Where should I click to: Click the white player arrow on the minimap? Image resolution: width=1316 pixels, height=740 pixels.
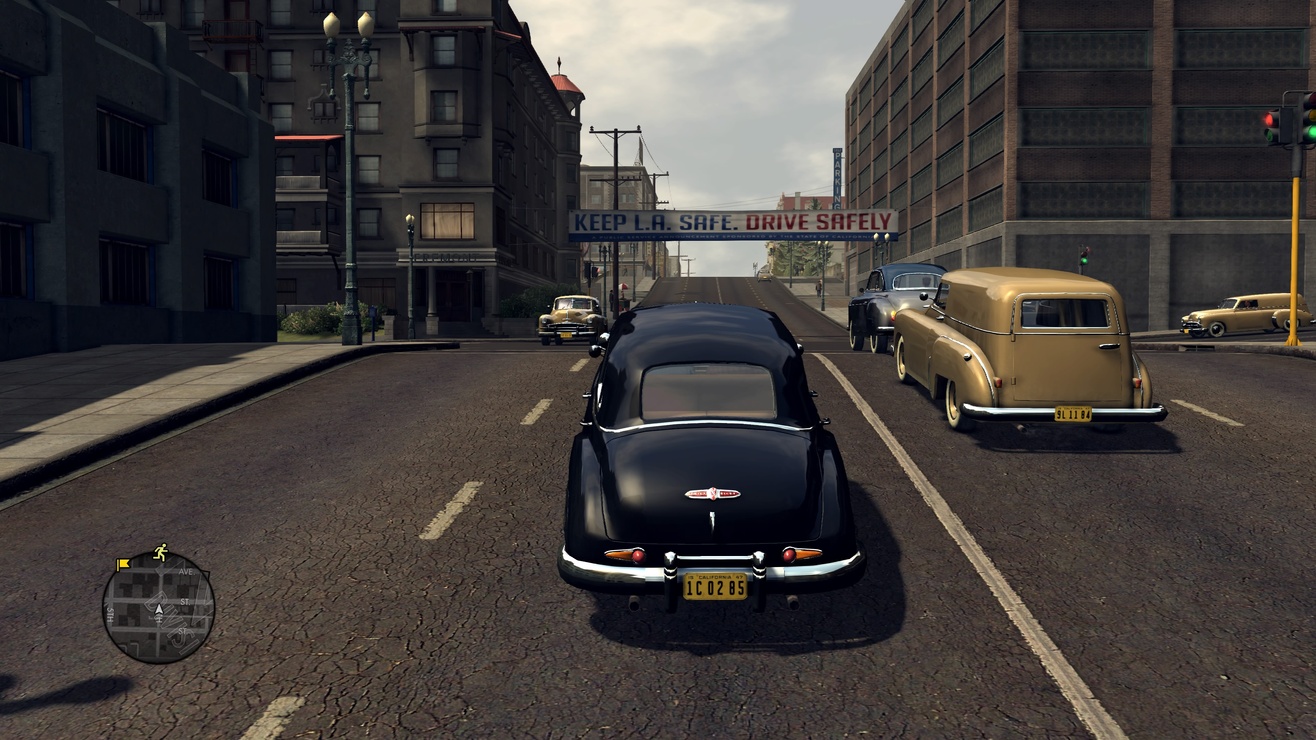157,608
